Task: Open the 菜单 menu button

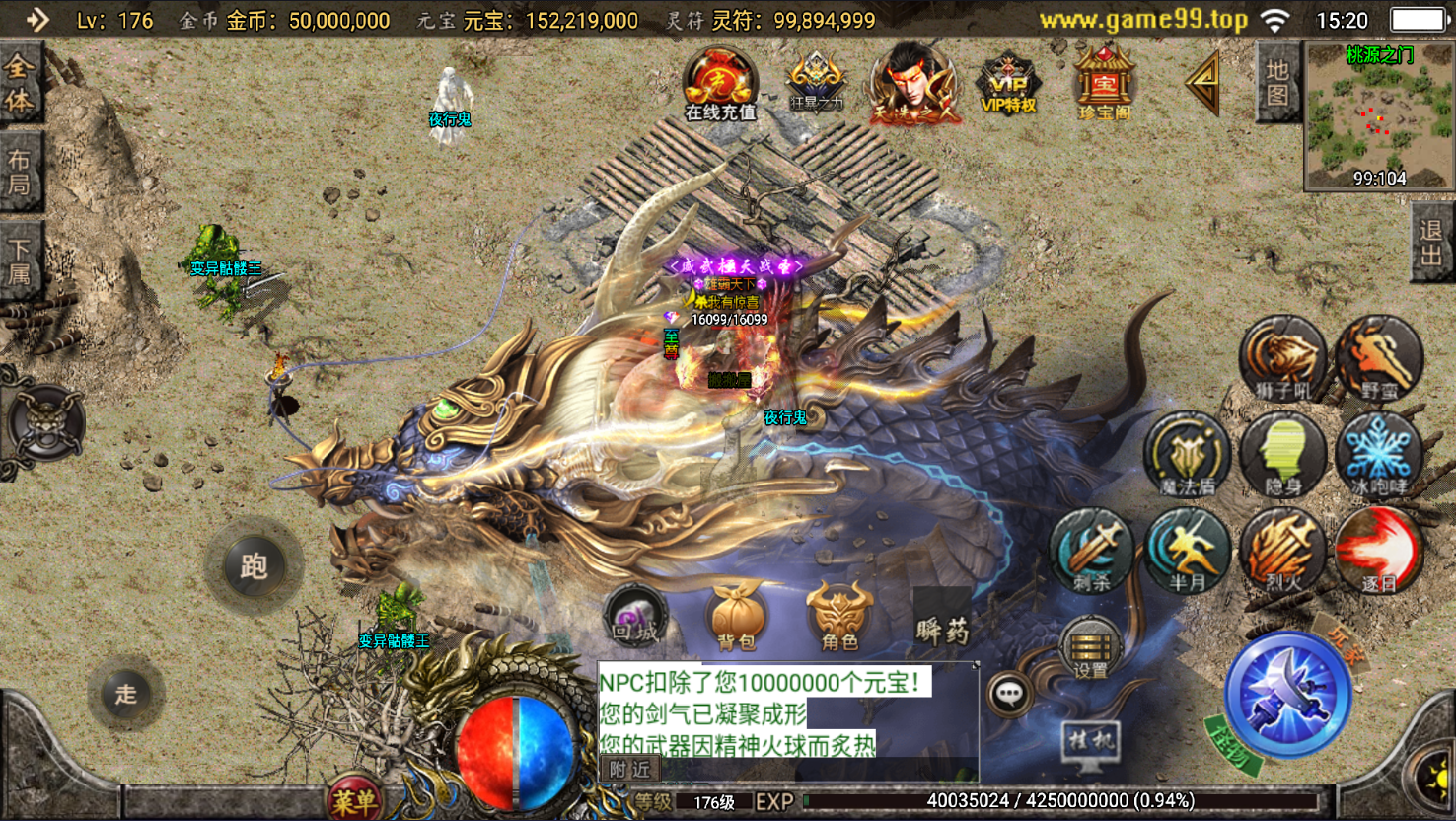Action: pos(354,801)
